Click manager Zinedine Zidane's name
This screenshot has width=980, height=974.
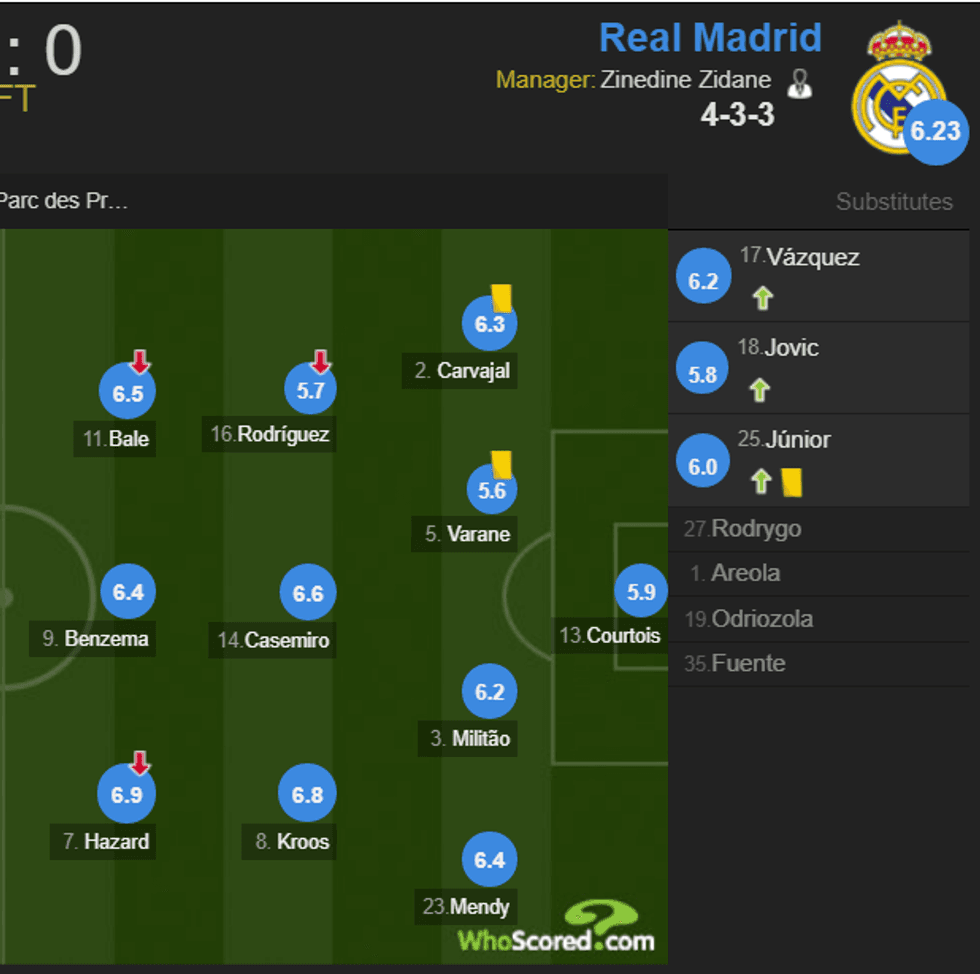pos(686,80)
